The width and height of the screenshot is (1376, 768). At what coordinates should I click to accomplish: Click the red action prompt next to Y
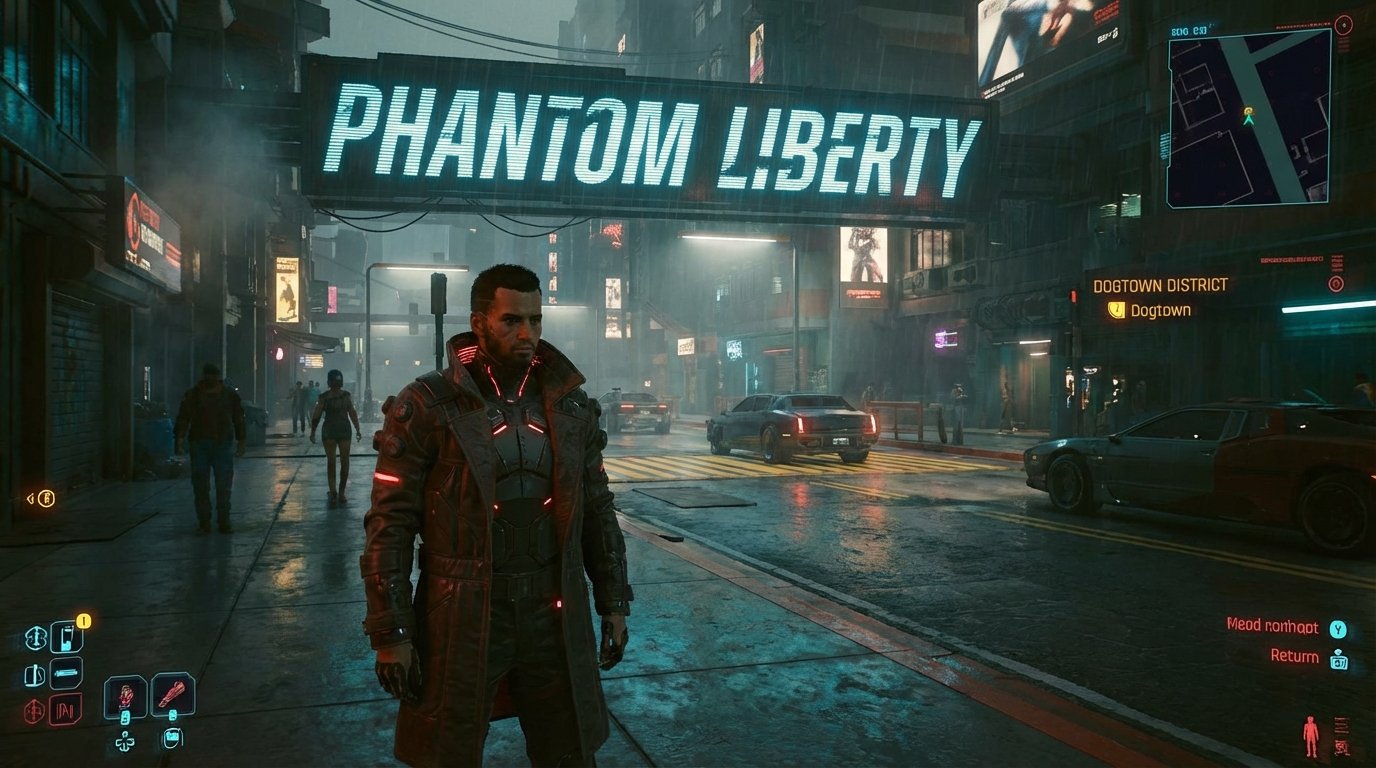pyautogui.click(x=1272, y=627)
